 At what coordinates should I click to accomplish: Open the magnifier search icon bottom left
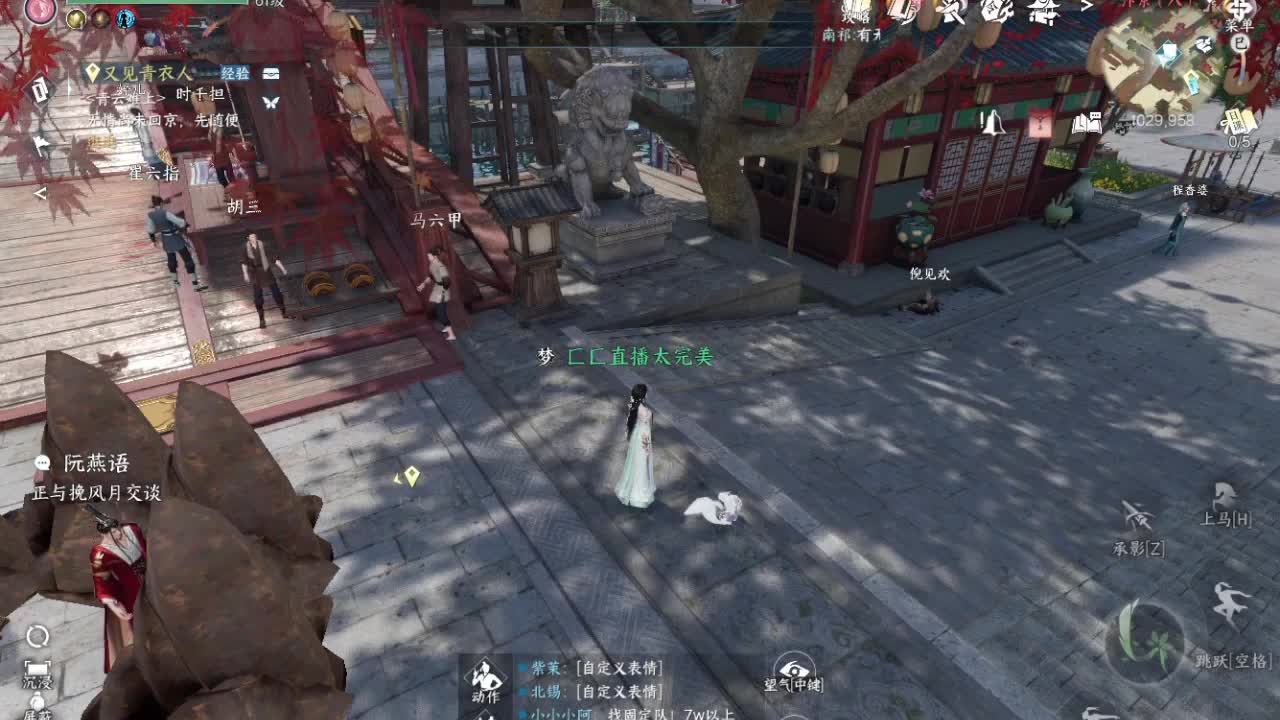coord(37,635)
